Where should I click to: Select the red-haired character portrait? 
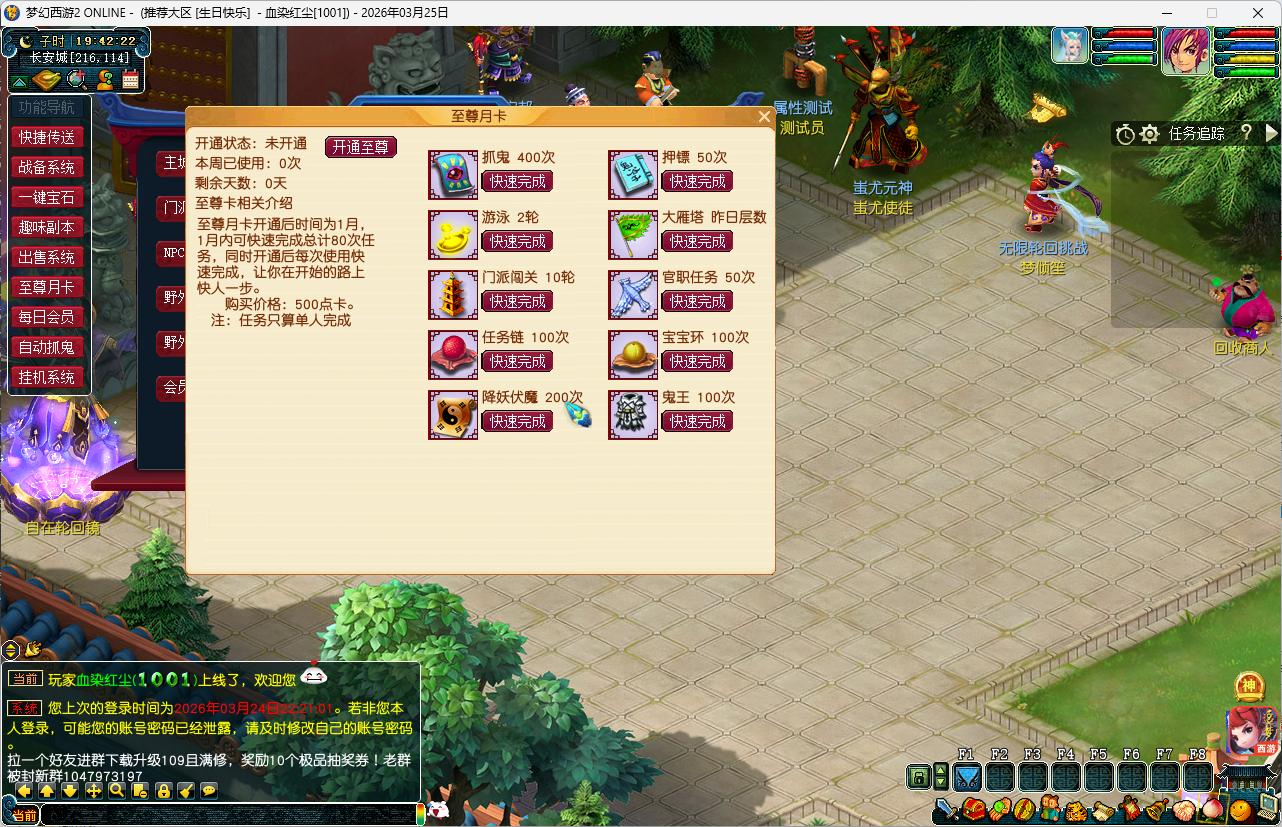[1186, 51]
